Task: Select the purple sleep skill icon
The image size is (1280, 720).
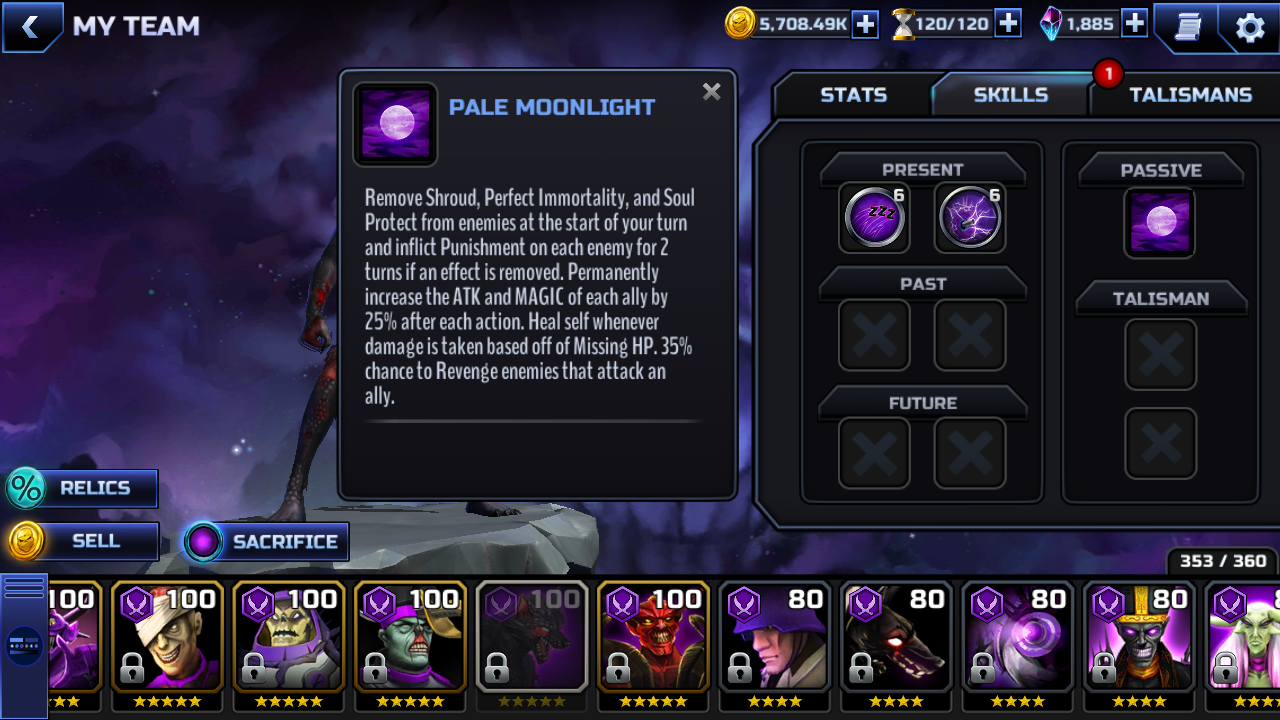Action: pyautogui.click(x=875, y=217)
